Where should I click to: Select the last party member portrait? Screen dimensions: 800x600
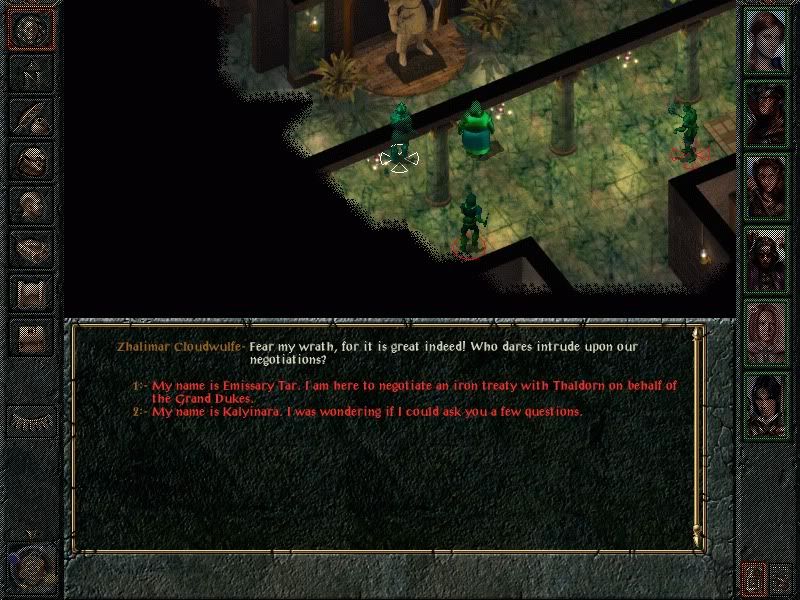coord(769,403)
